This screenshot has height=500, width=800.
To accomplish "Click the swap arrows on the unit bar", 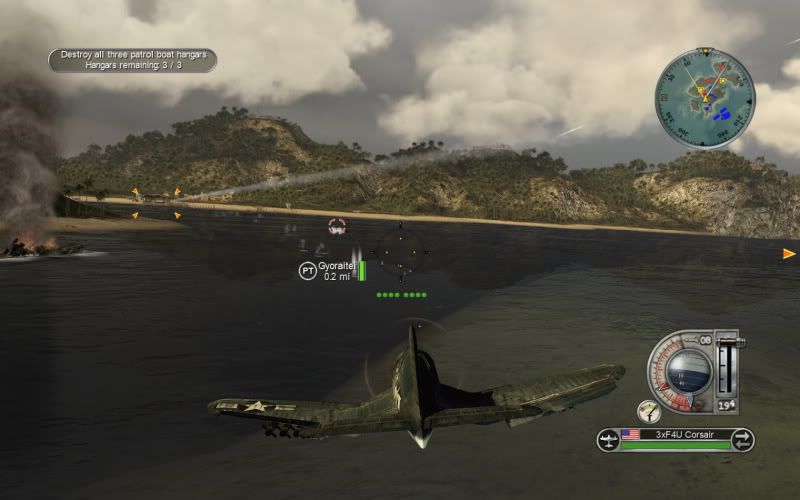I will [x=742, y=439].
